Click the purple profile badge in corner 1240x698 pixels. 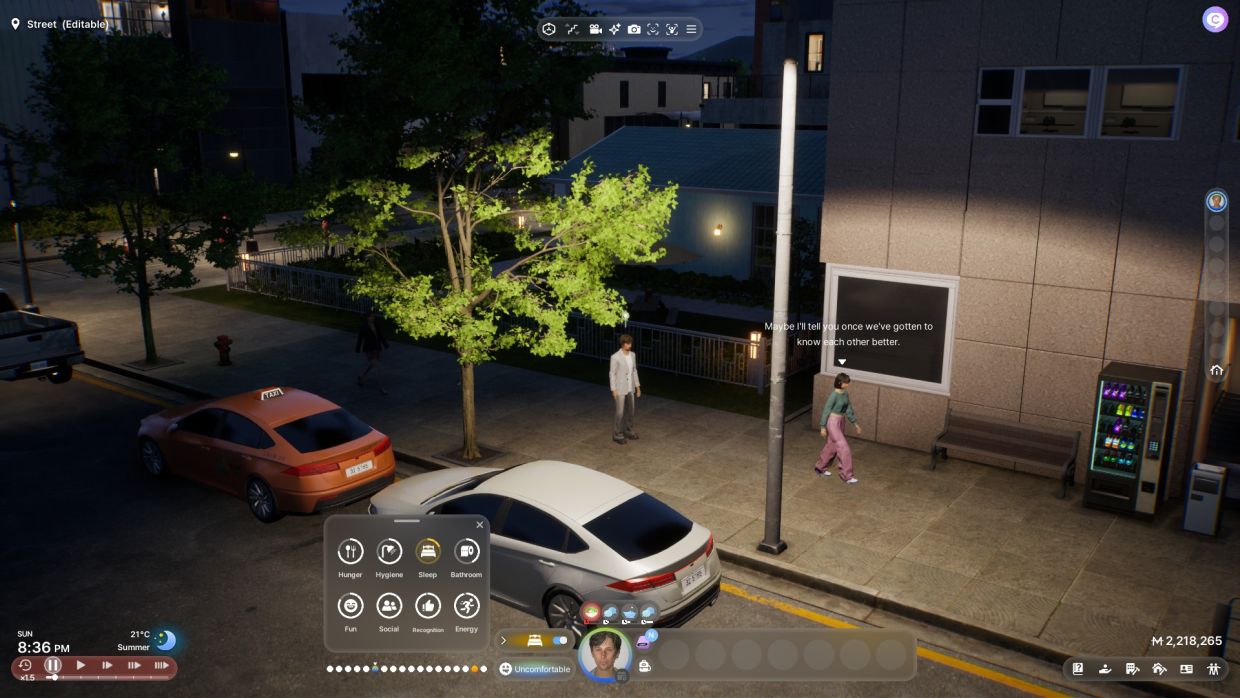pyautogui.click(x=1214, y=19)
